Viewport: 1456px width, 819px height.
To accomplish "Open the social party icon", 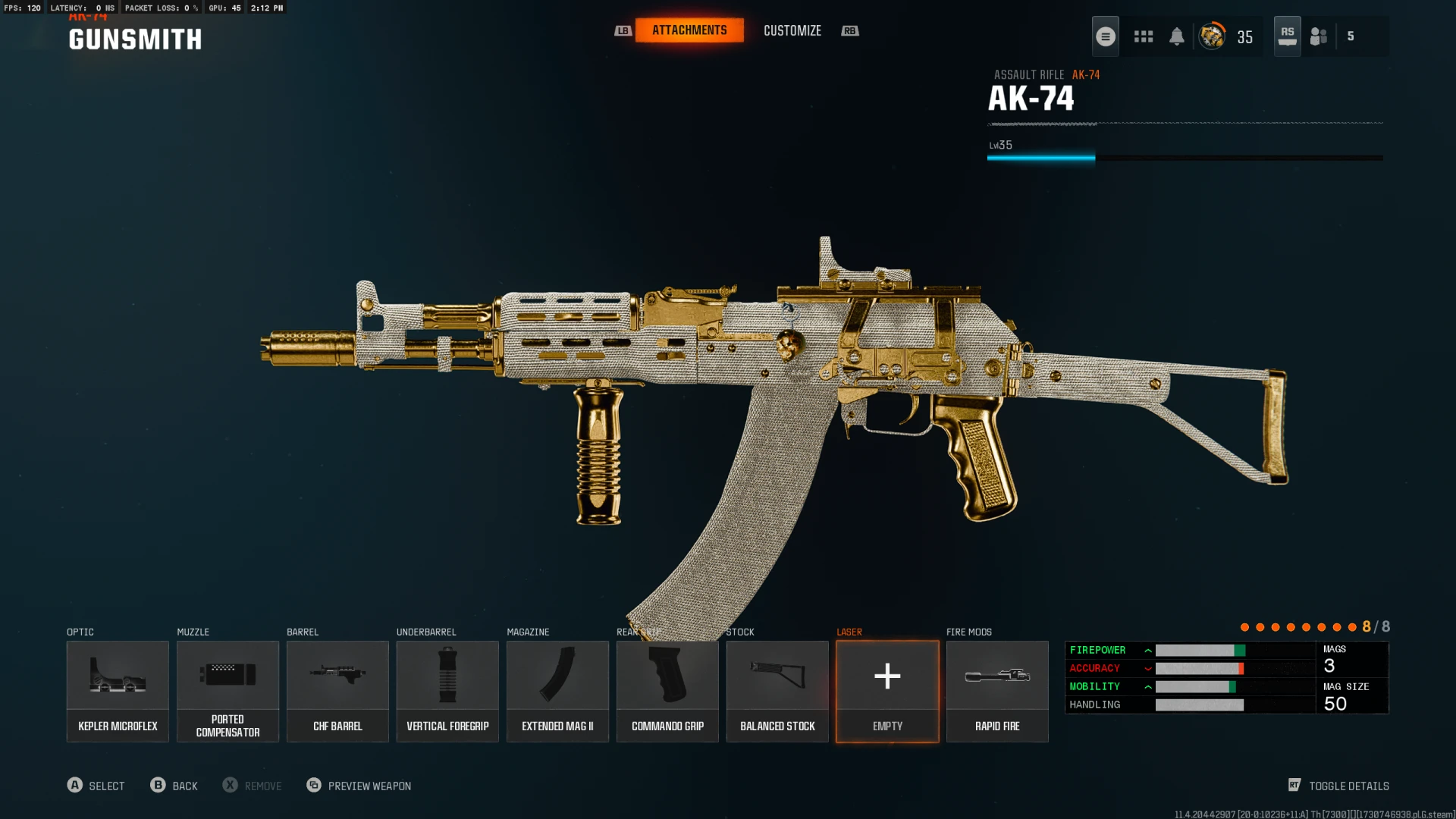I will (1319, 36).
